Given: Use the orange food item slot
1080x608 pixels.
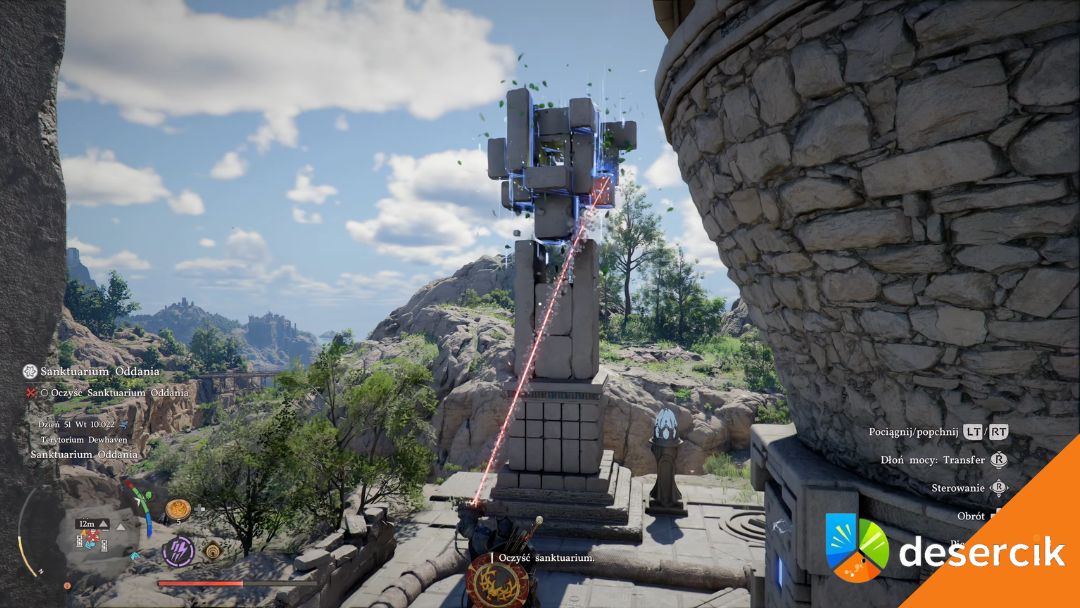Looking at the screenshot, I should tap(178, 510).
